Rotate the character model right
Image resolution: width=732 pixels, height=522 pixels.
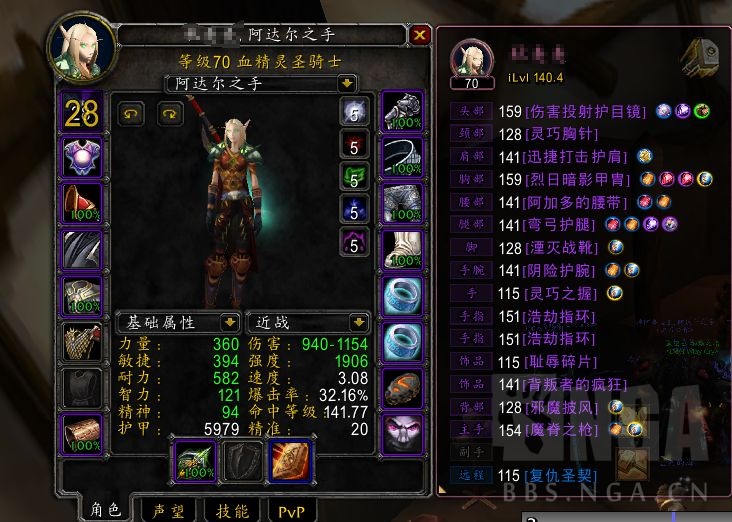[x=168, y=112]
